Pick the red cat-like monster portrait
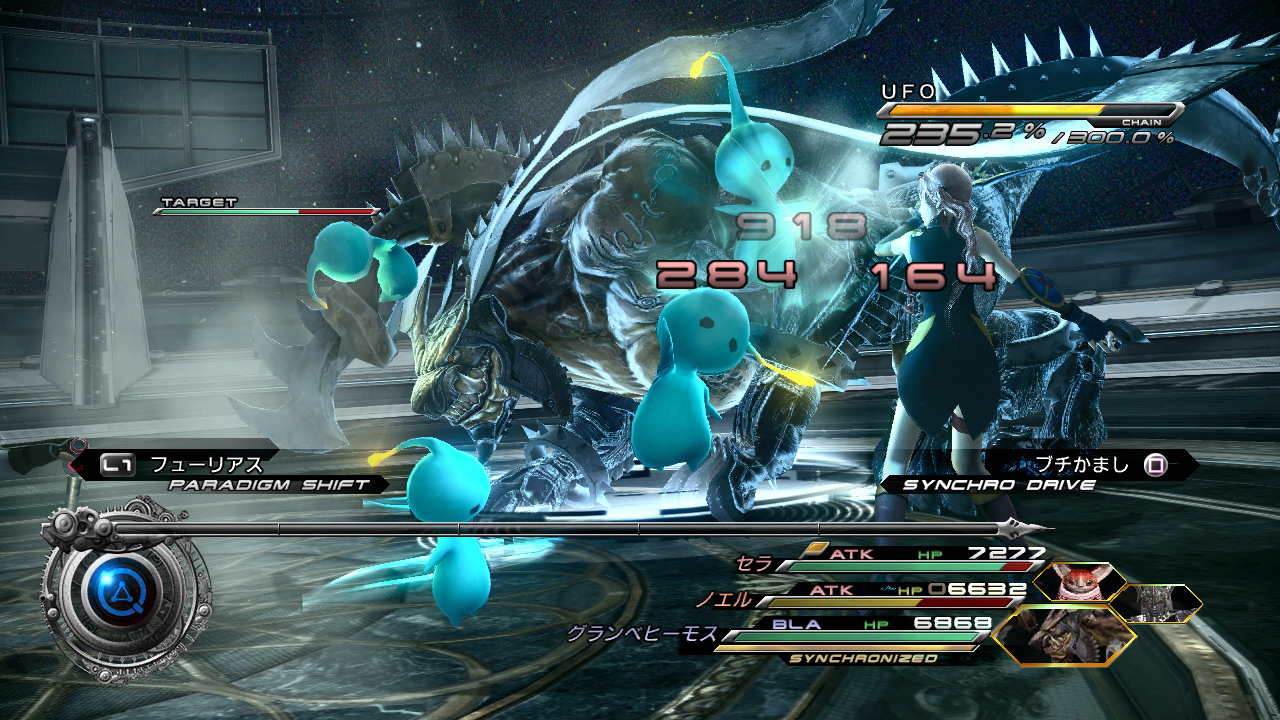1280x720 pixels. [x=1080, y=581]
